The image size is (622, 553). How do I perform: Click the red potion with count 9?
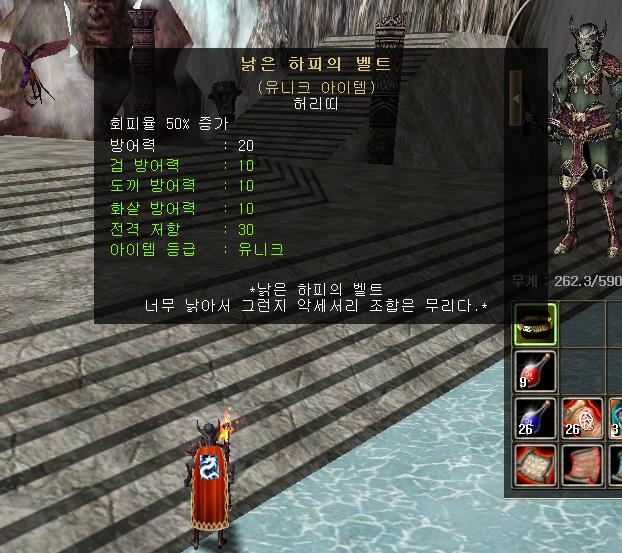[535, 370]
